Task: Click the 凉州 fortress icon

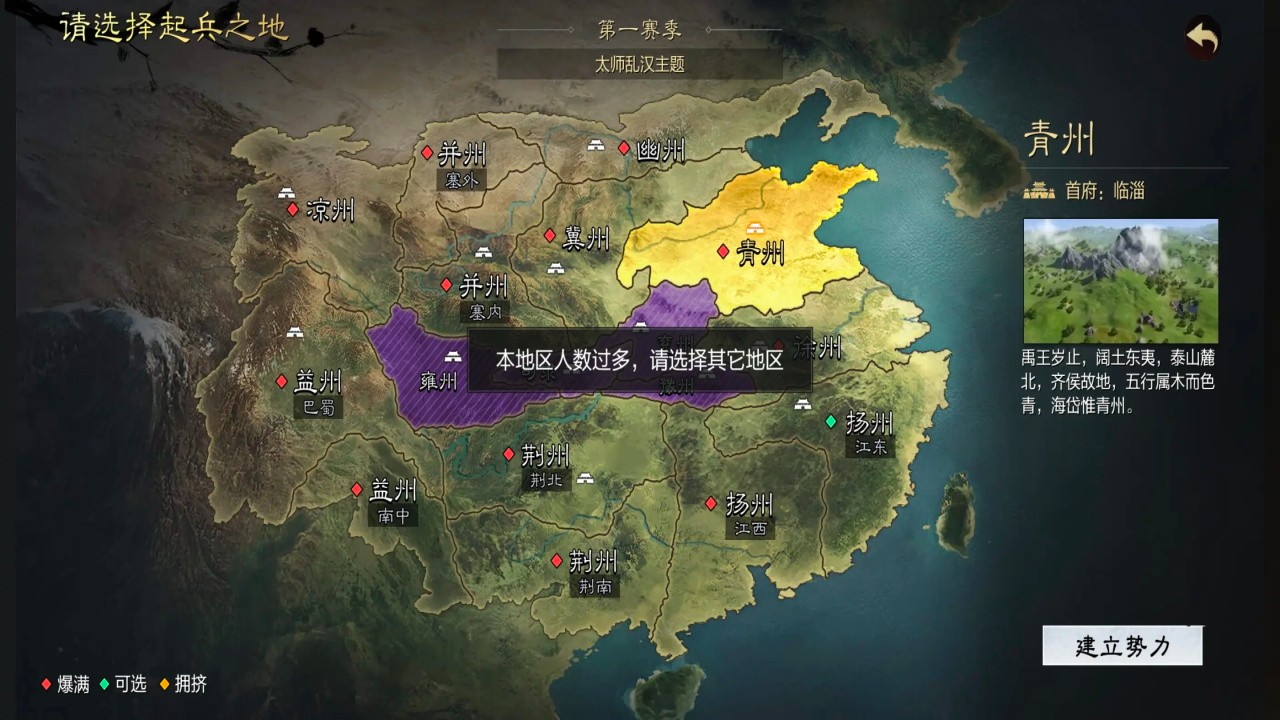Action: coord(287,194)
